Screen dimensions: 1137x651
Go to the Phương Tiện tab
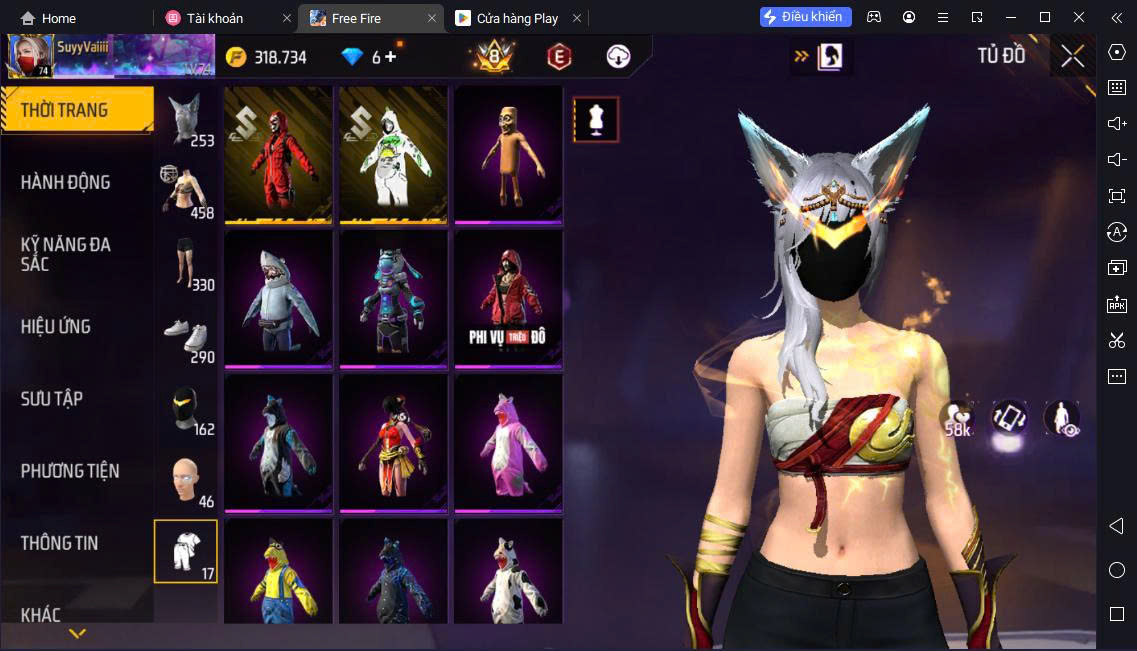point(70,471)
